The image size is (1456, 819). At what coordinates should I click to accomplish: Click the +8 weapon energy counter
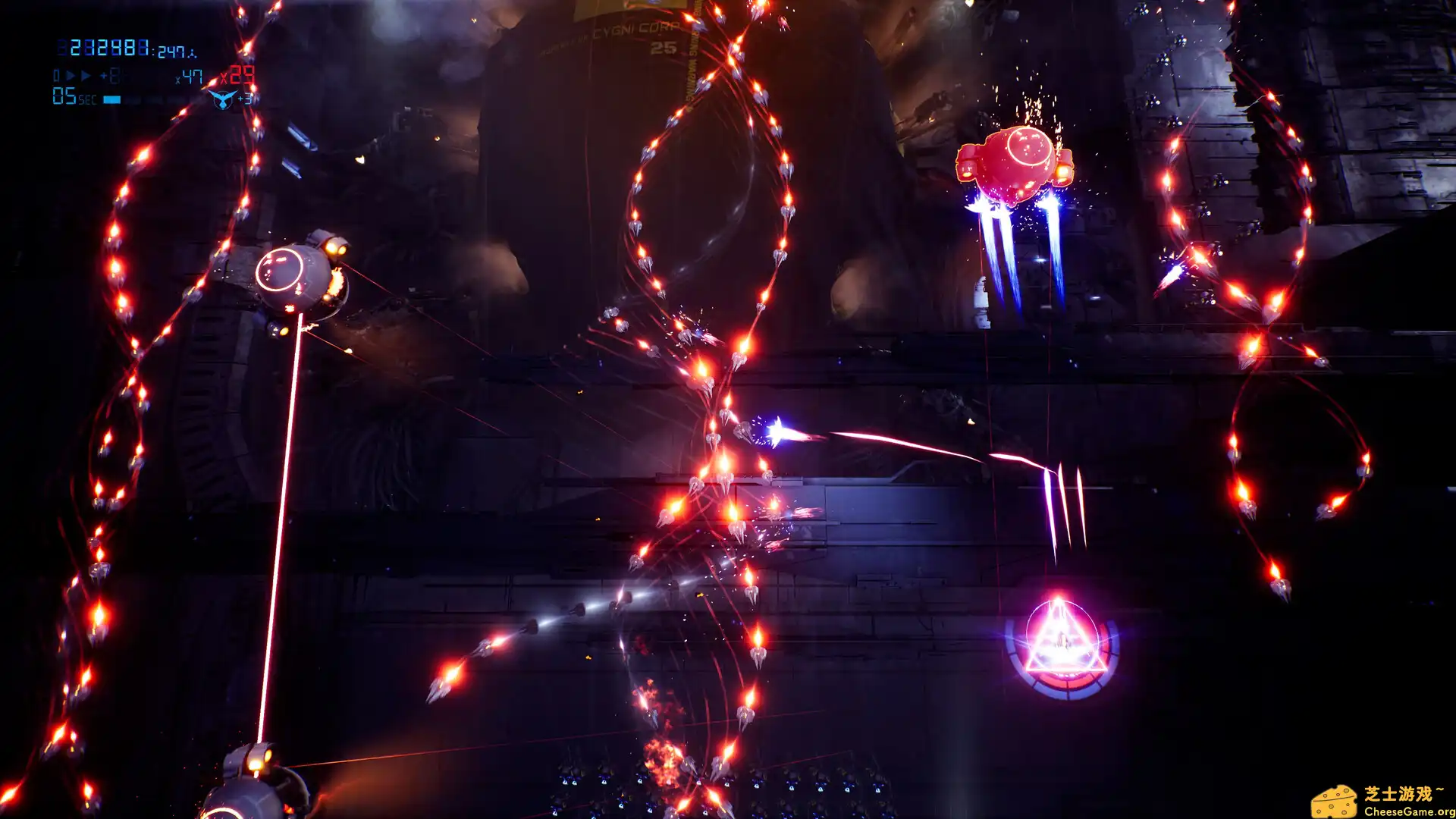[111, 76]
